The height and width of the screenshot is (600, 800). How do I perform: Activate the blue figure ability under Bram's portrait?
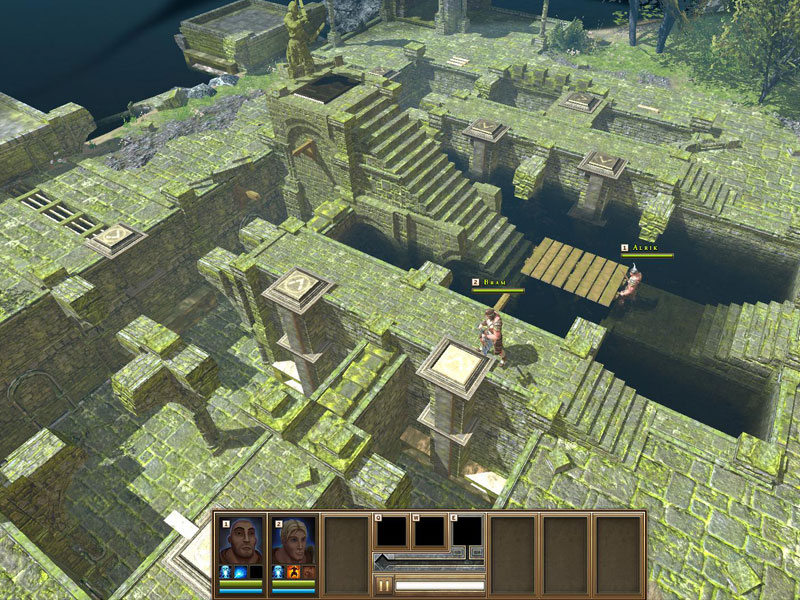pos(279,573)
